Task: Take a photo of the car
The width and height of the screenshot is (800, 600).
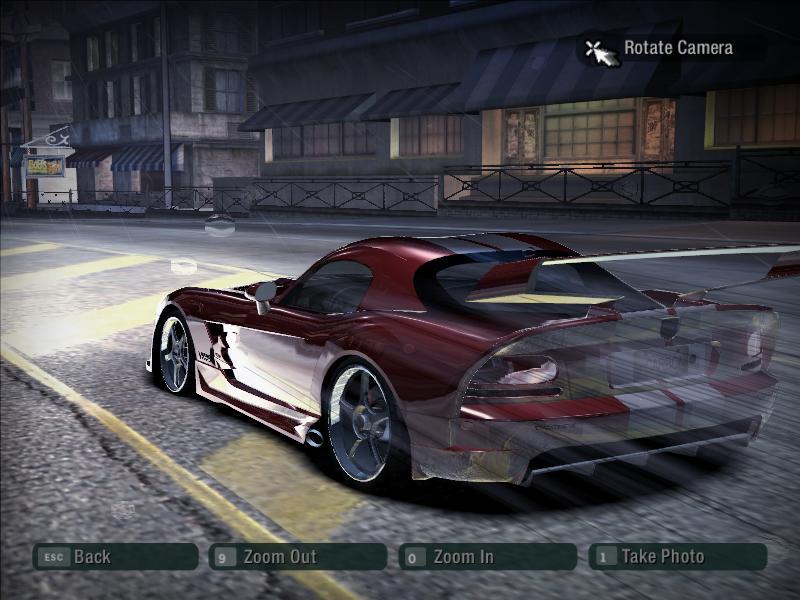Action: pos(677,557)
